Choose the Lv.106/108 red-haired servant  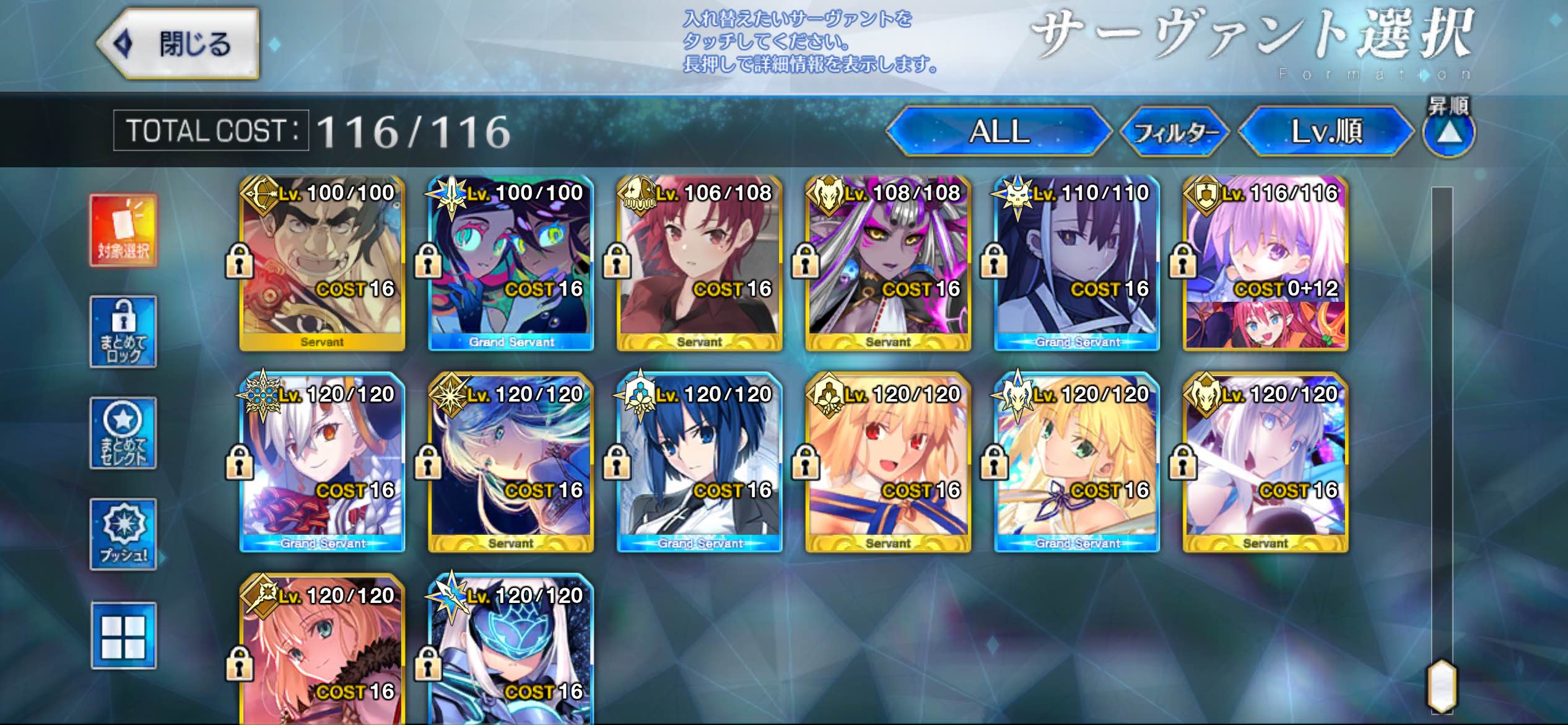(699, 263)
